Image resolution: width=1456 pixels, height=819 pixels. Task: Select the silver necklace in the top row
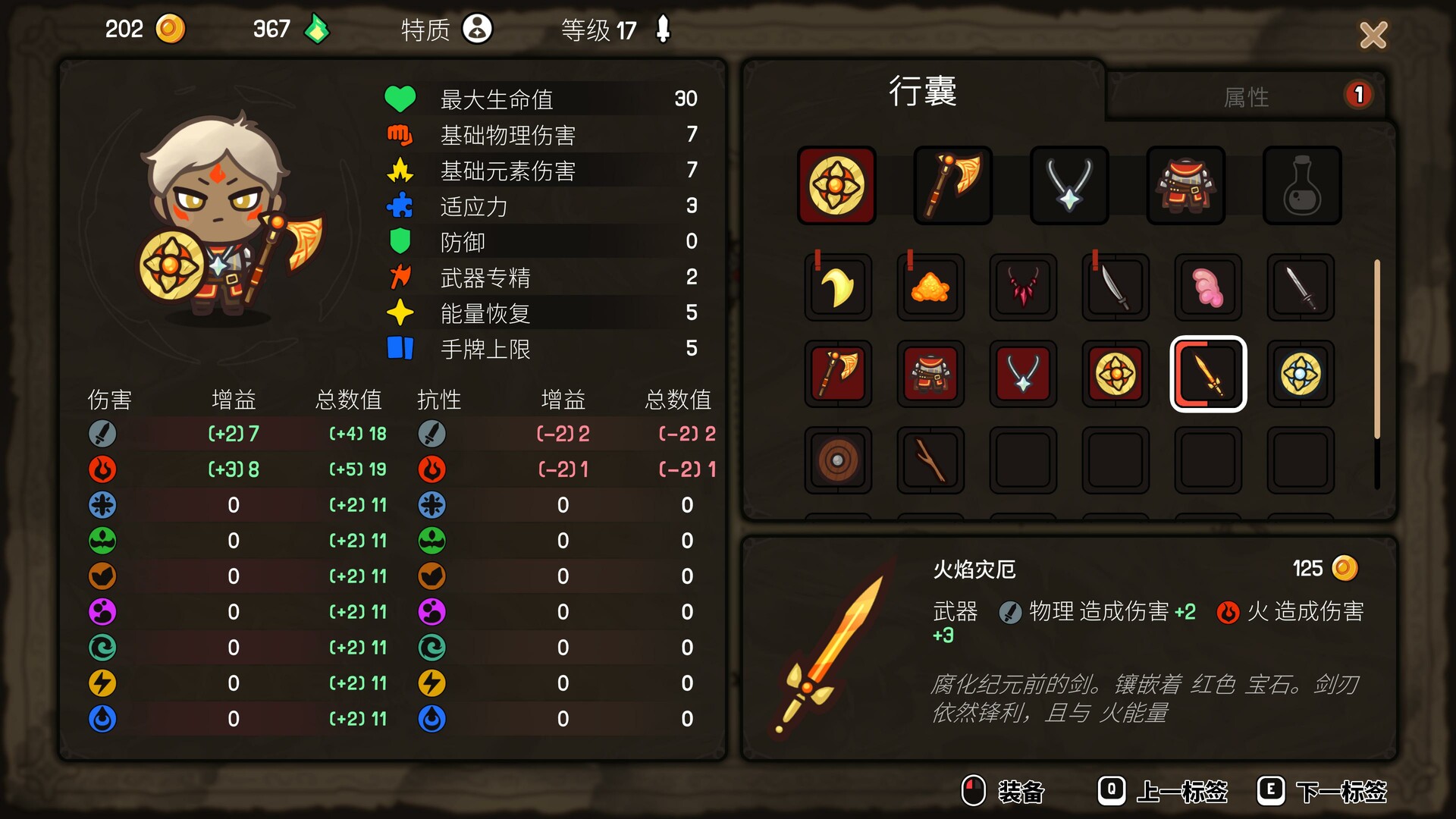1068,184
